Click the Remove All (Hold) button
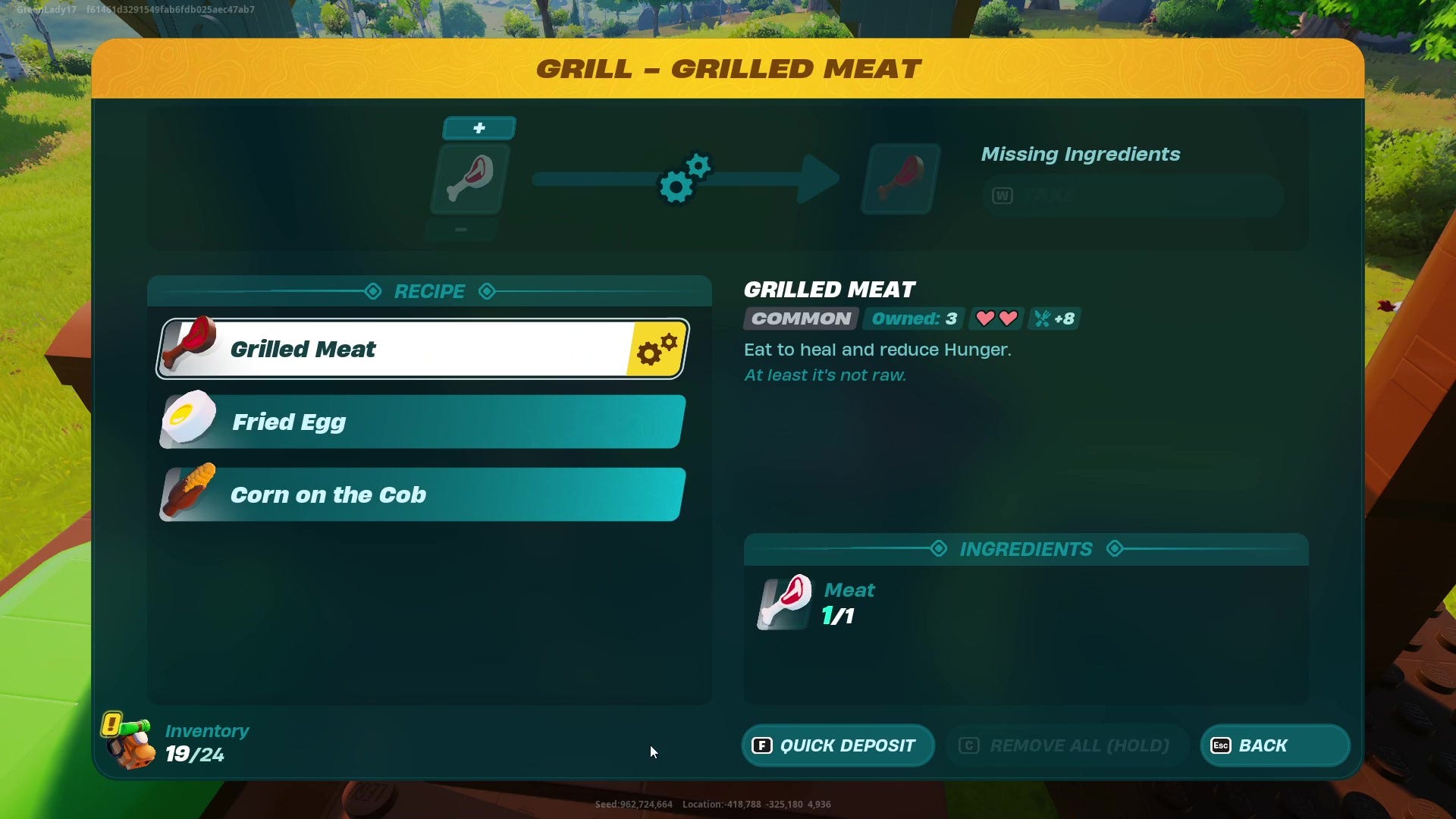This screenshot has height=819, width=1456. click(1065, 745)
